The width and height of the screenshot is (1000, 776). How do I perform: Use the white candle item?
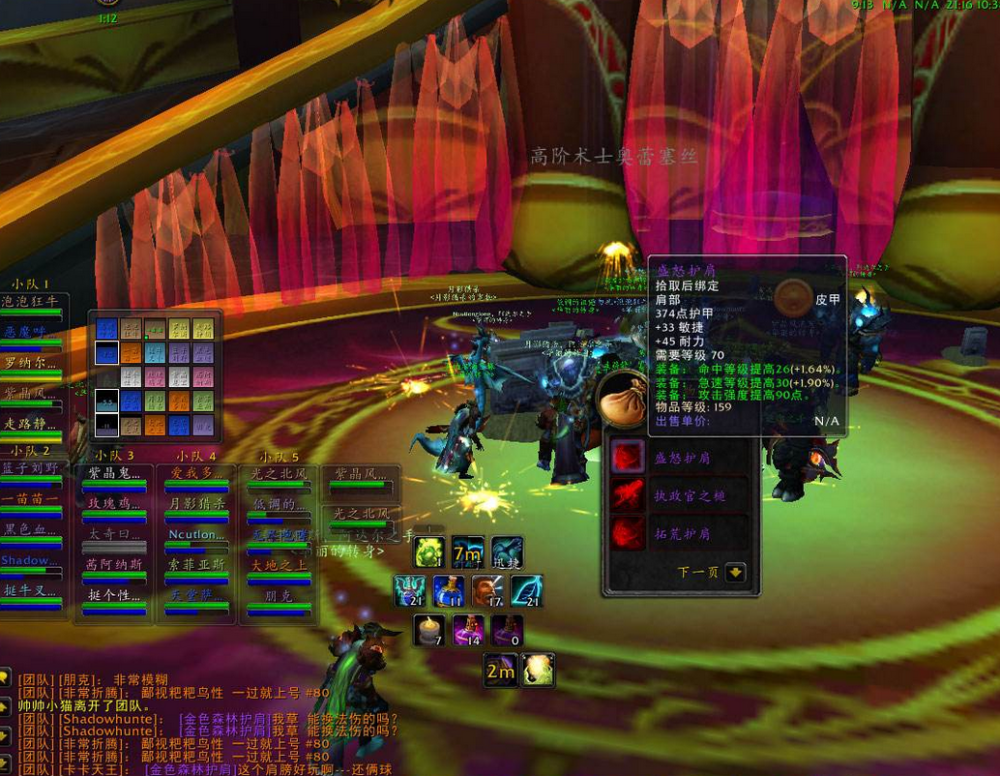tap(429, 630)
